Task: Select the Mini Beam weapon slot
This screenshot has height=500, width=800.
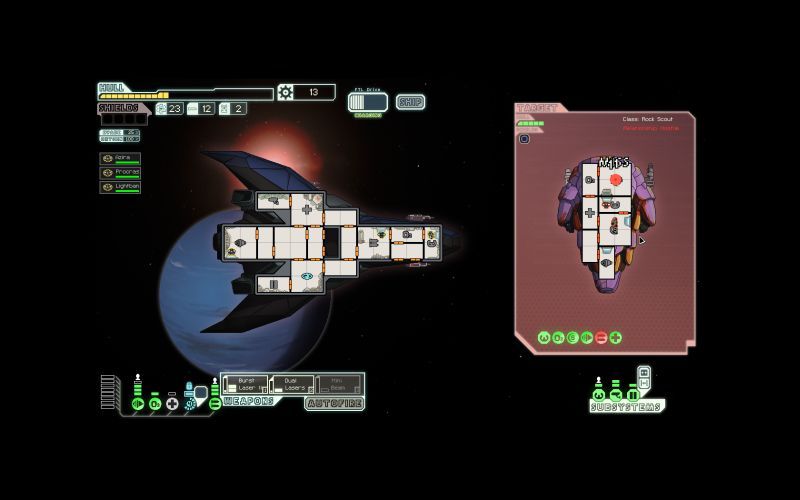Action: [x=338, y=384]
